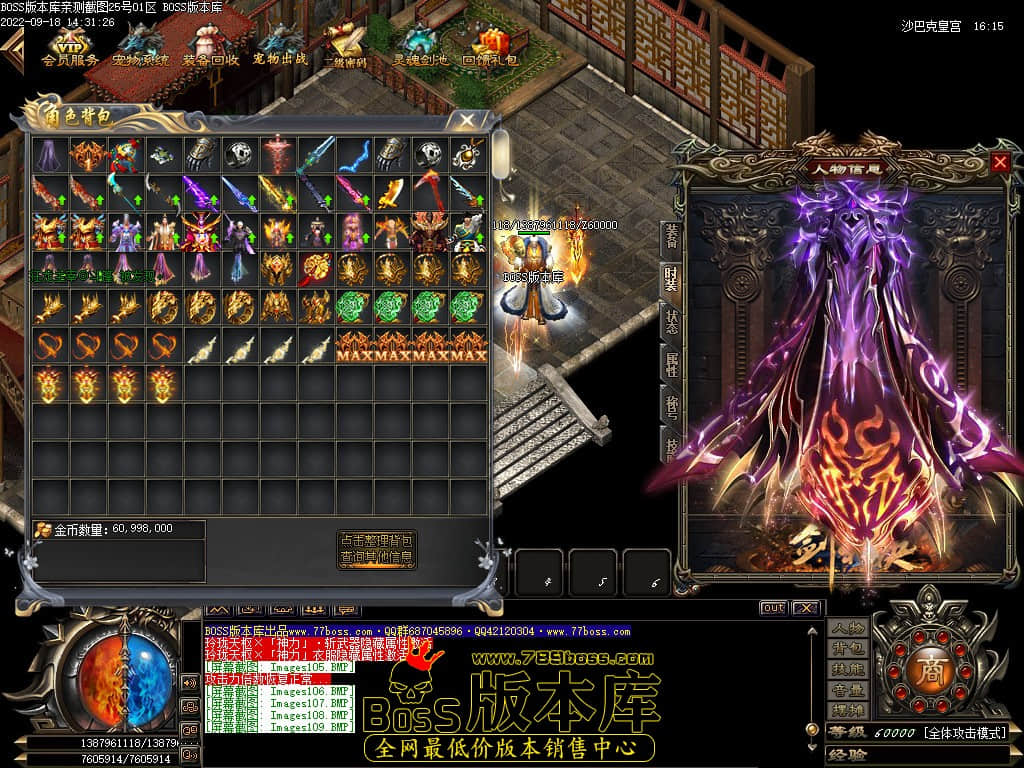
Task: Open the 背包 bag panel button
Action: point(848,649)
